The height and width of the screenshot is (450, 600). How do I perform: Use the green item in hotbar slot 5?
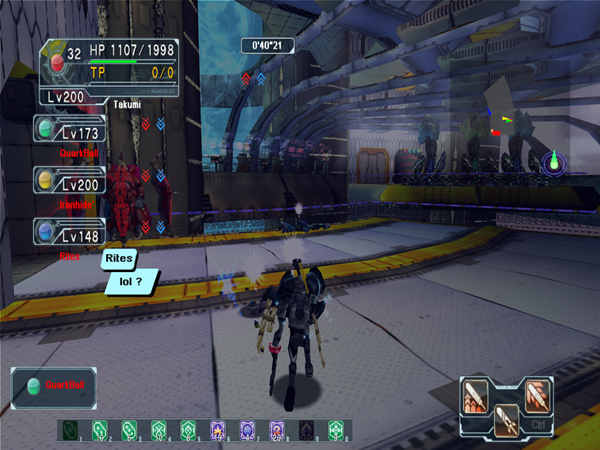pos(188,430)
